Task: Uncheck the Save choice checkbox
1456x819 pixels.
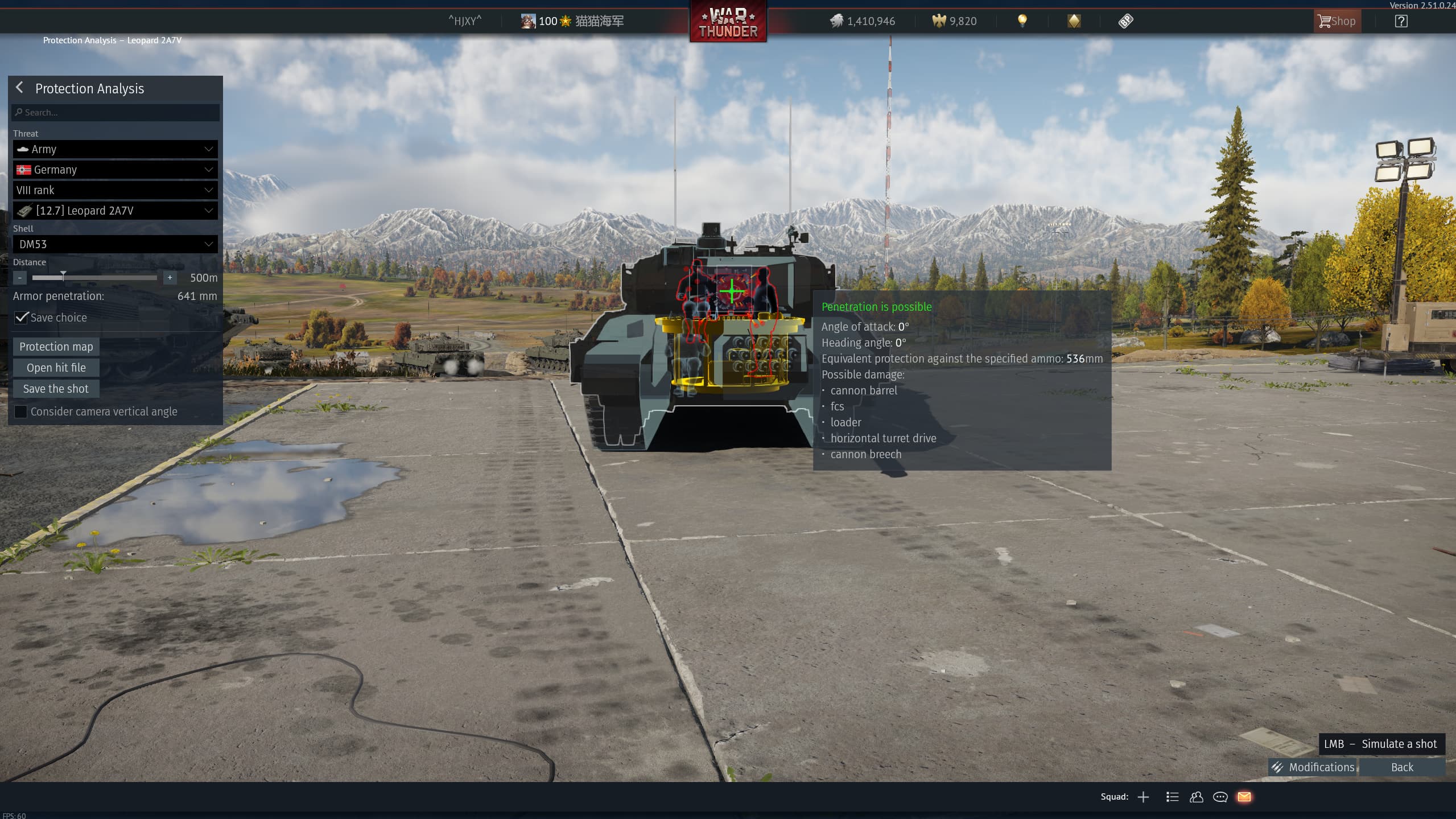Action: click(x=21, y=318)
